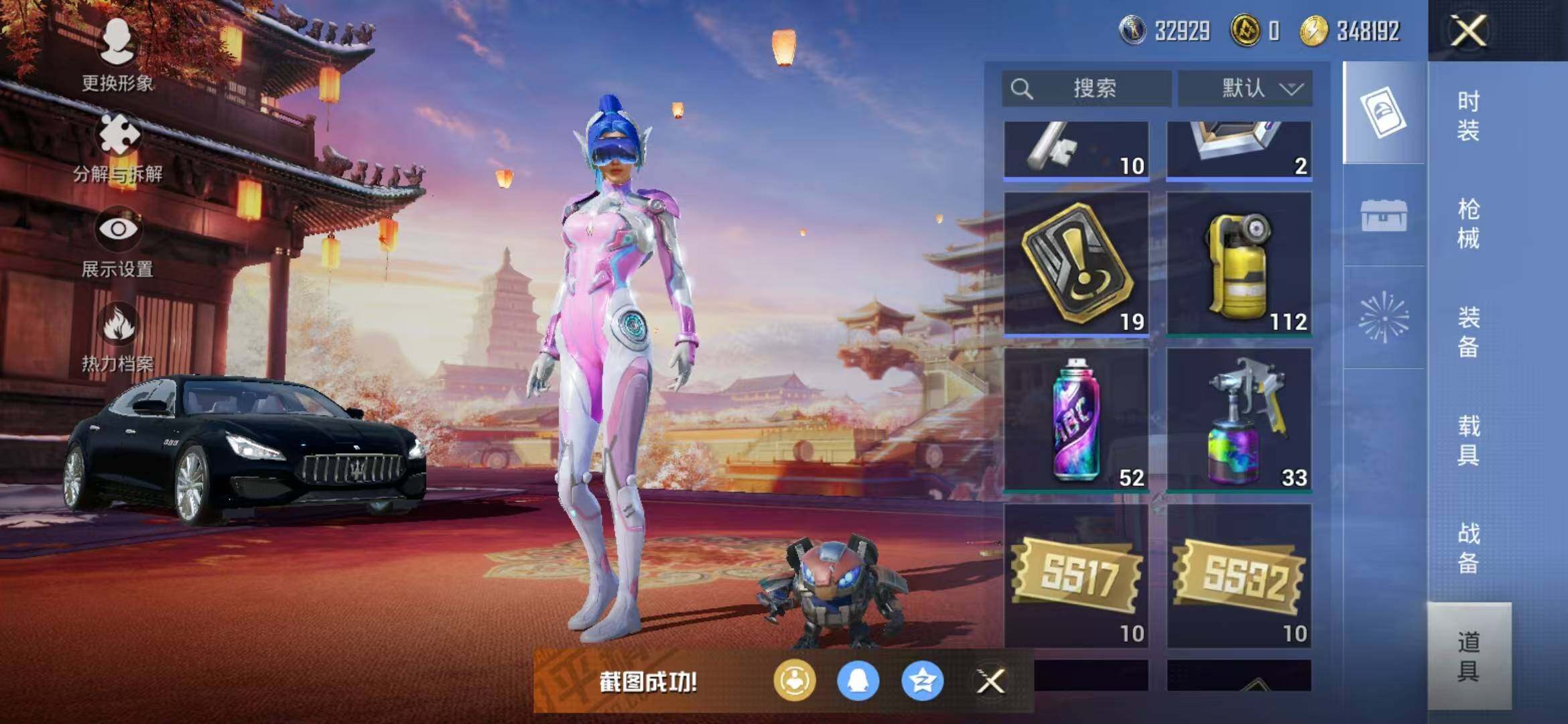
Task: Select the SS32 ticket item
Action: pos(1239,576)
